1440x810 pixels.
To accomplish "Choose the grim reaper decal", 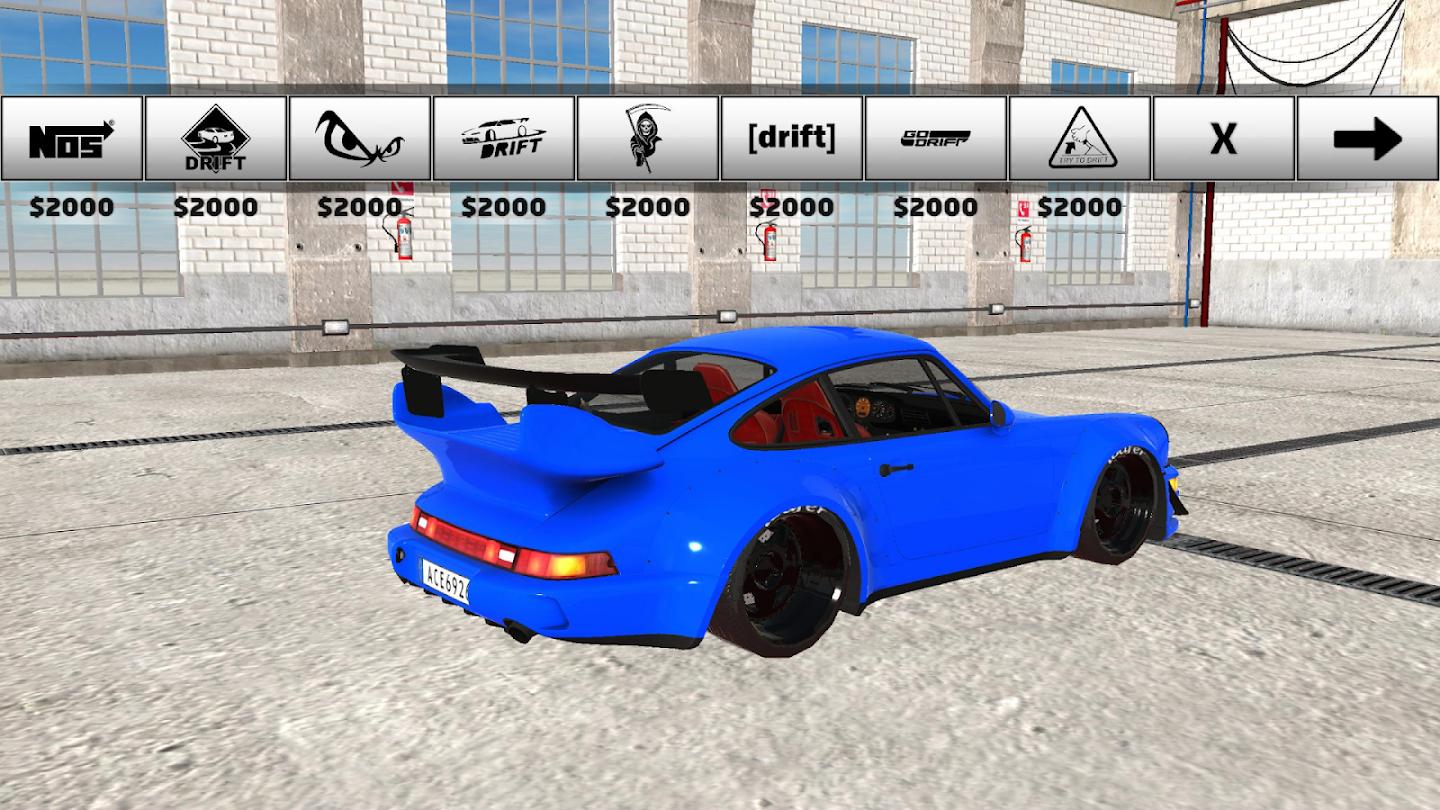I will pos(648,138).
